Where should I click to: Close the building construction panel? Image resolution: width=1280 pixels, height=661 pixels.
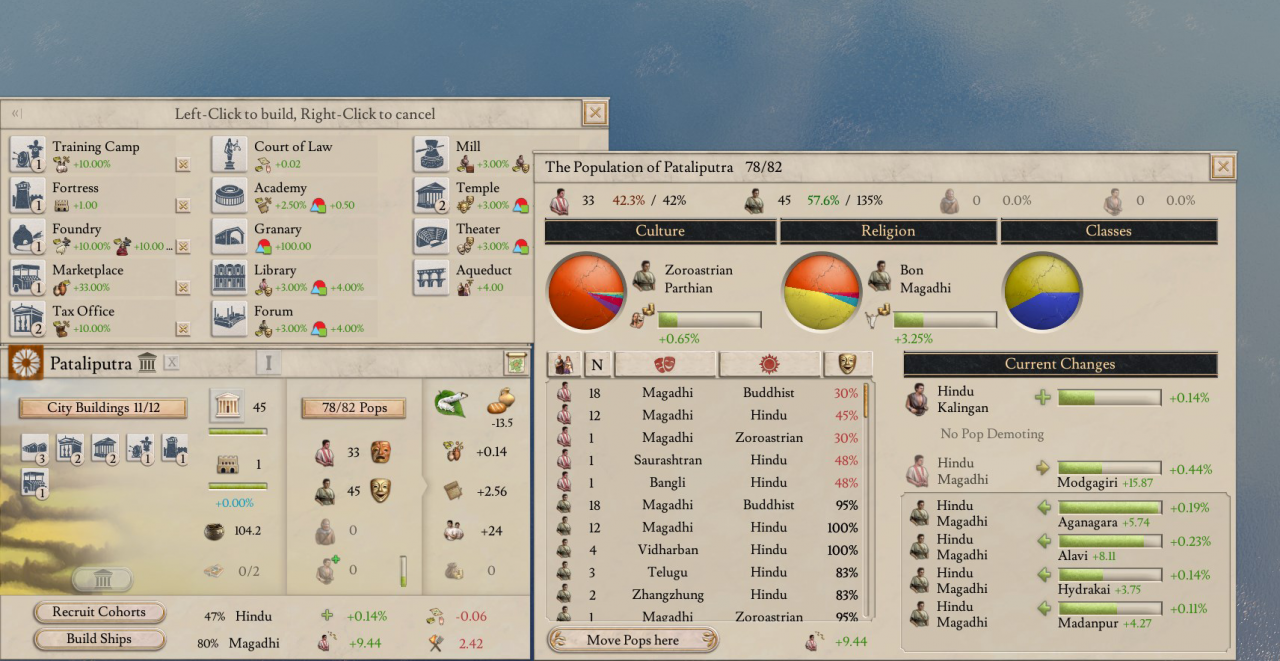pyautogui.click(x=595, y=113)
